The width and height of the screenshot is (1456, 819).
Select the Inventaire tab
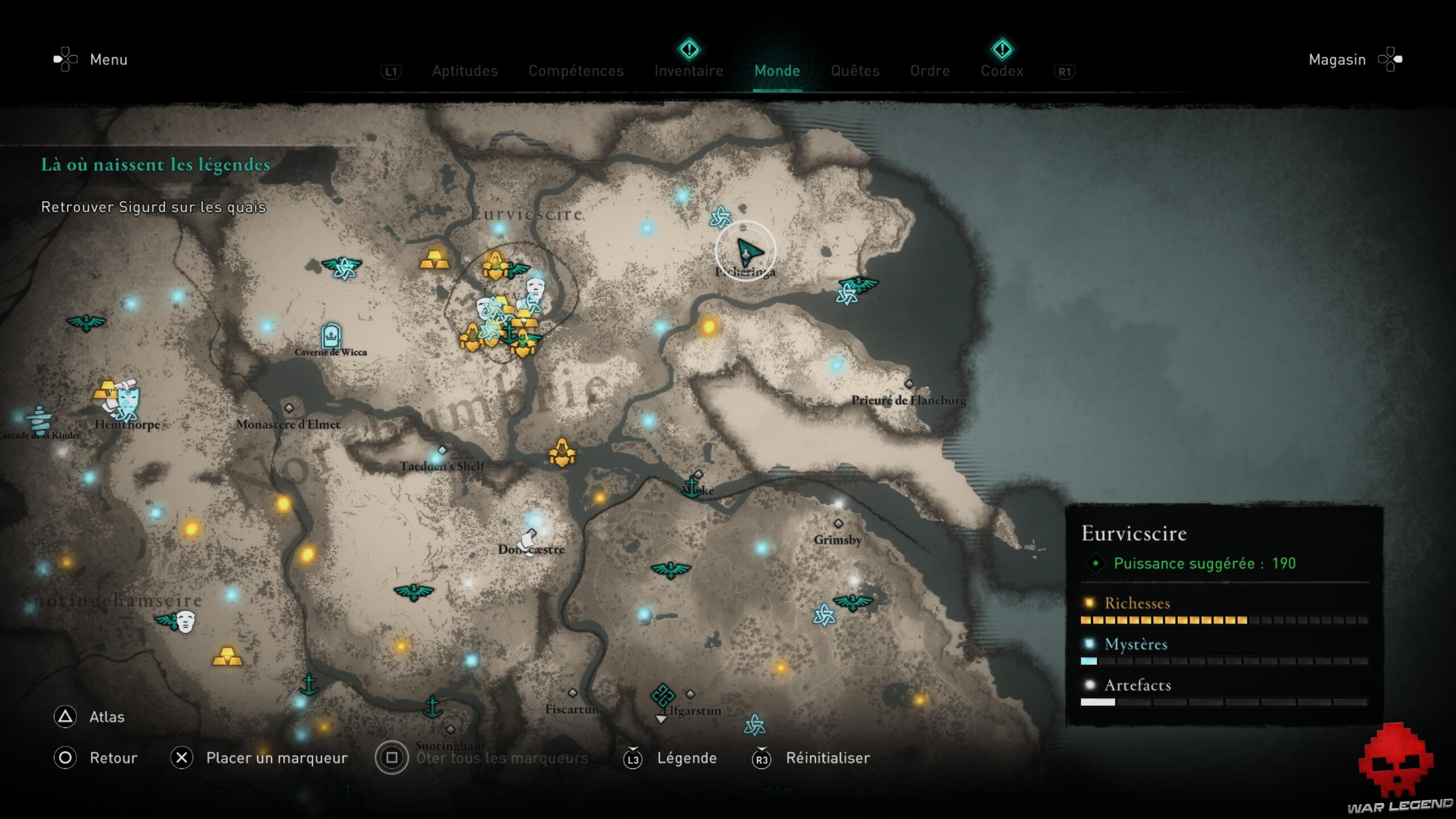click(689, 71)
